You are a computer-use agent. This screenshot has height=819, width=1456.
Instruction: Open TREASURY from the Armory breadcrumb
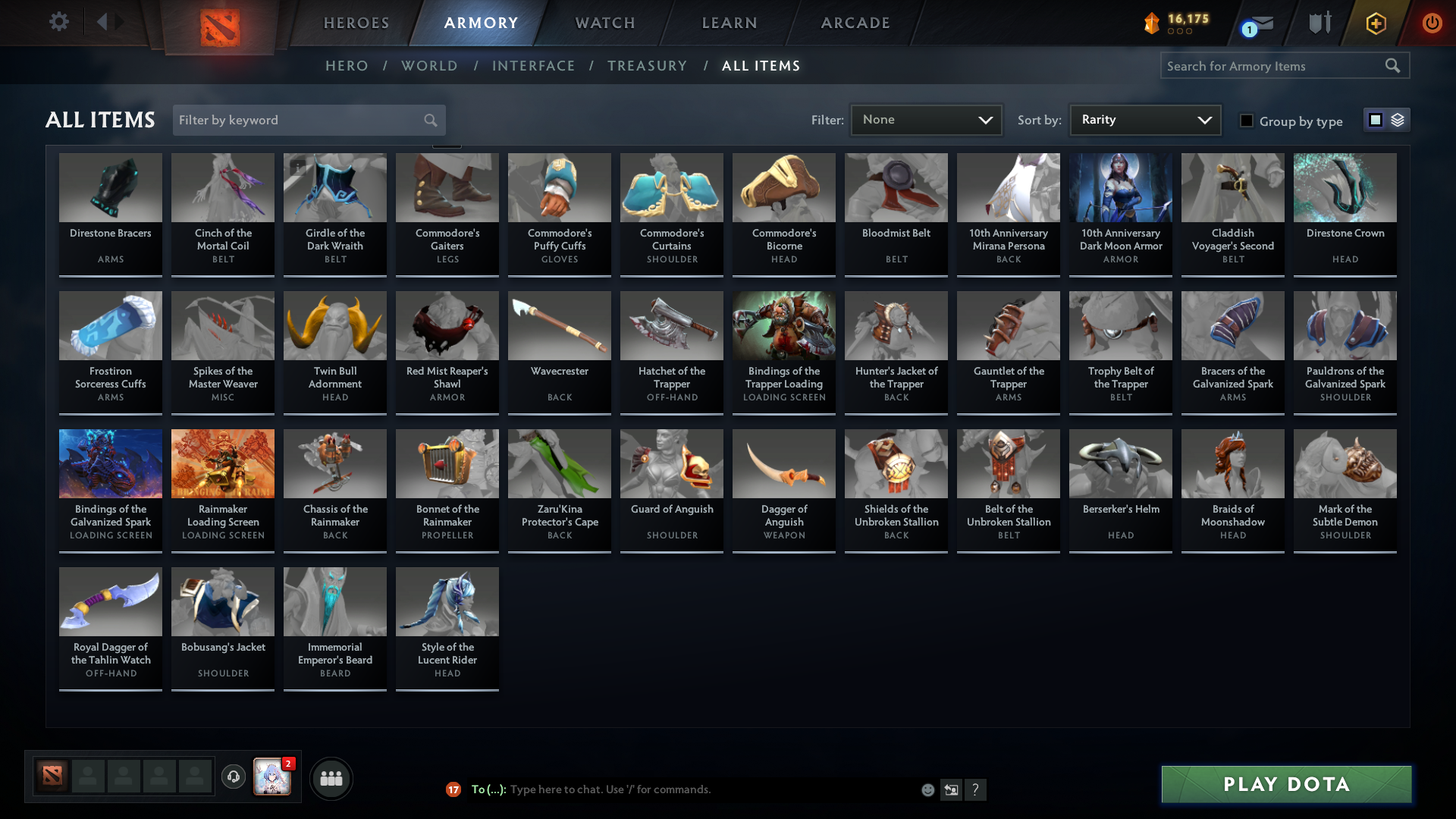pos(647,66)
